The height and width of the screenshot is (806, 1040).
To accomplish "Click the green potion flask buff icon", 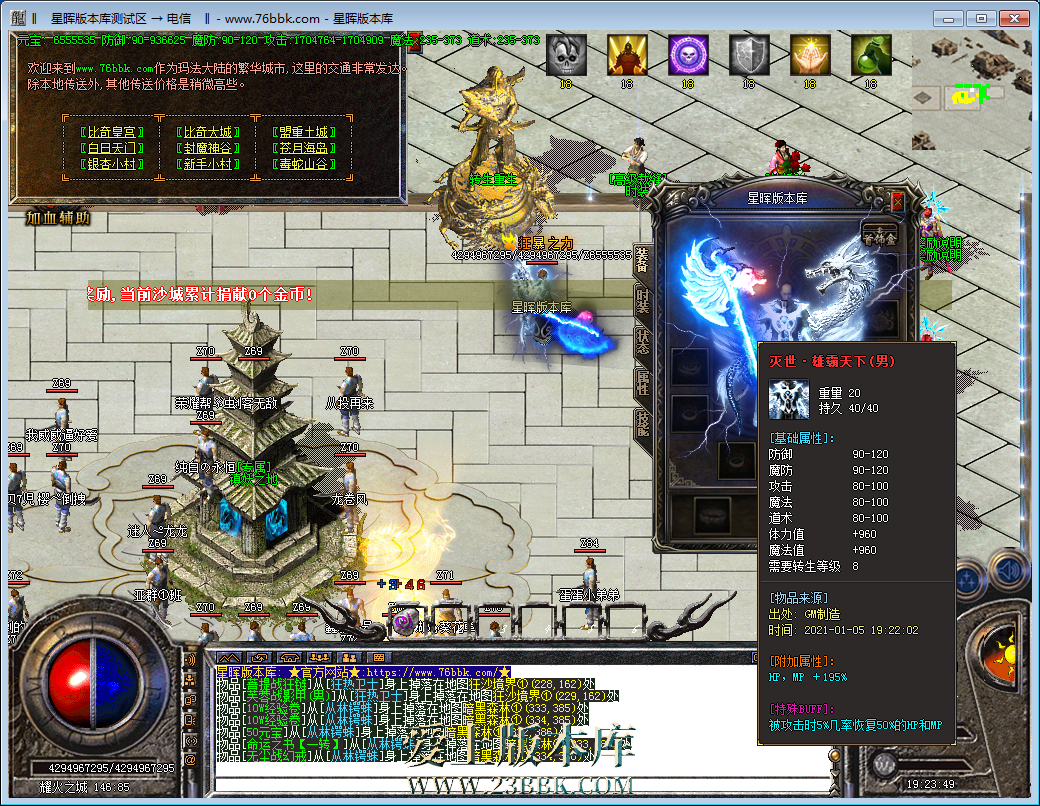I will [x=871, y=55].
